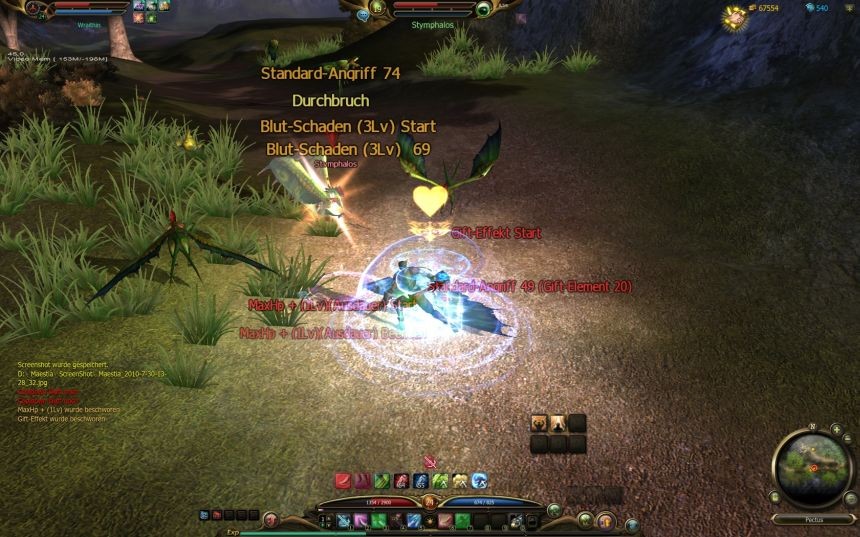Activate the light-blue skill icon ending the upper row

(x=479, y=481)
